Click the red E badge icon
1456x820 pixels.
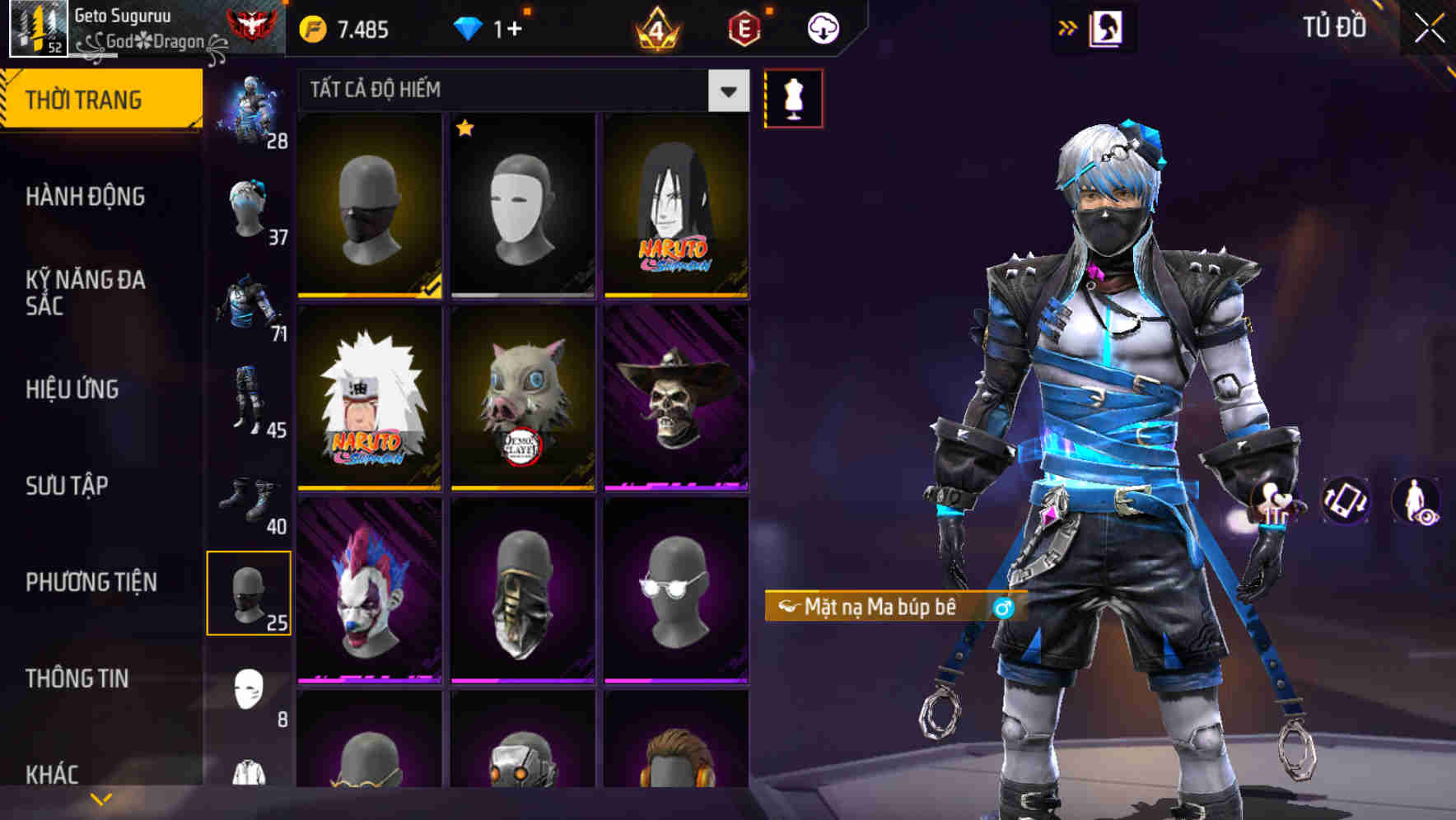pos(744,27)
